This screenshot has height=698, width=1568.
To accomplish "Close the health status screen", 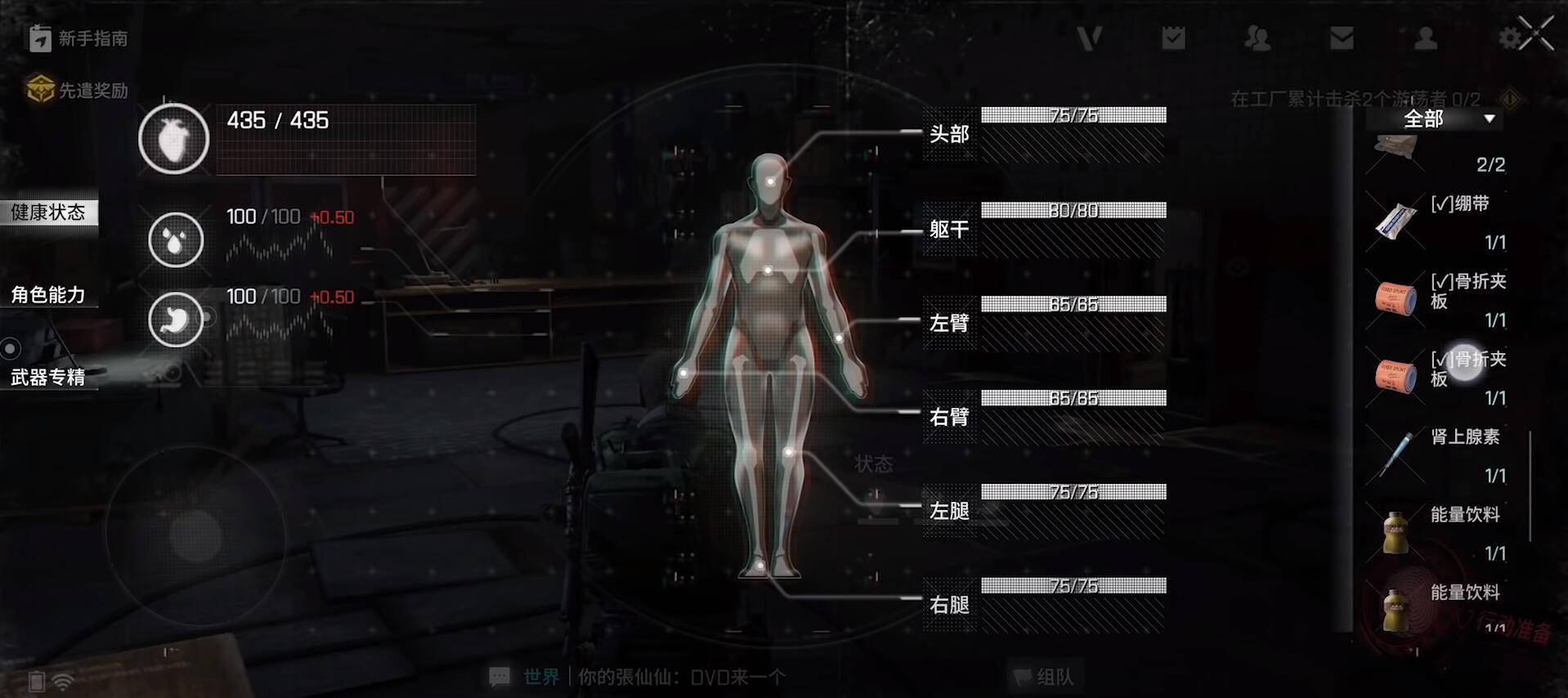I will [1537, 34].
